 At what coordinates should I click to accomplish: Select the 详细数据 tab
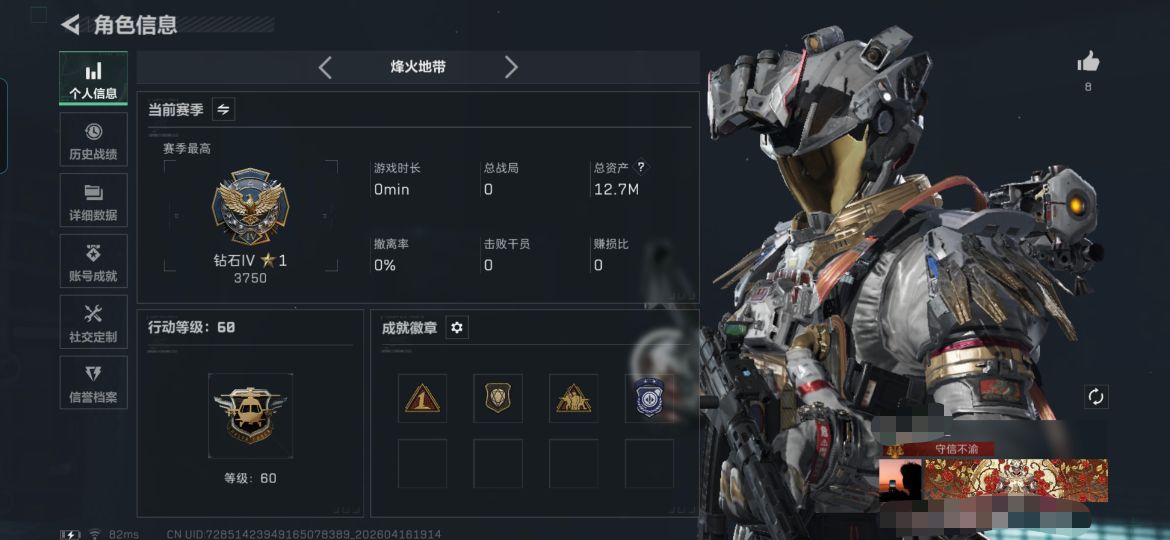pos(93,201)
